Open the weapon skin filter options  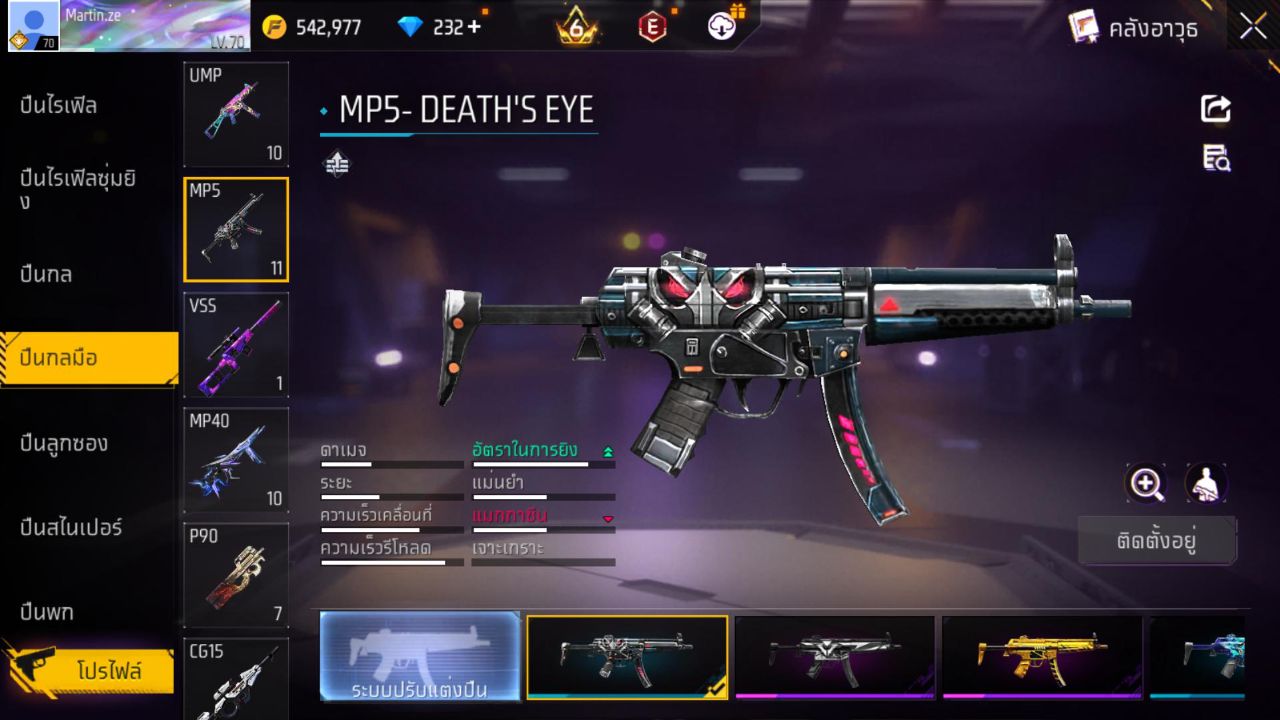[x=336, y=162]
